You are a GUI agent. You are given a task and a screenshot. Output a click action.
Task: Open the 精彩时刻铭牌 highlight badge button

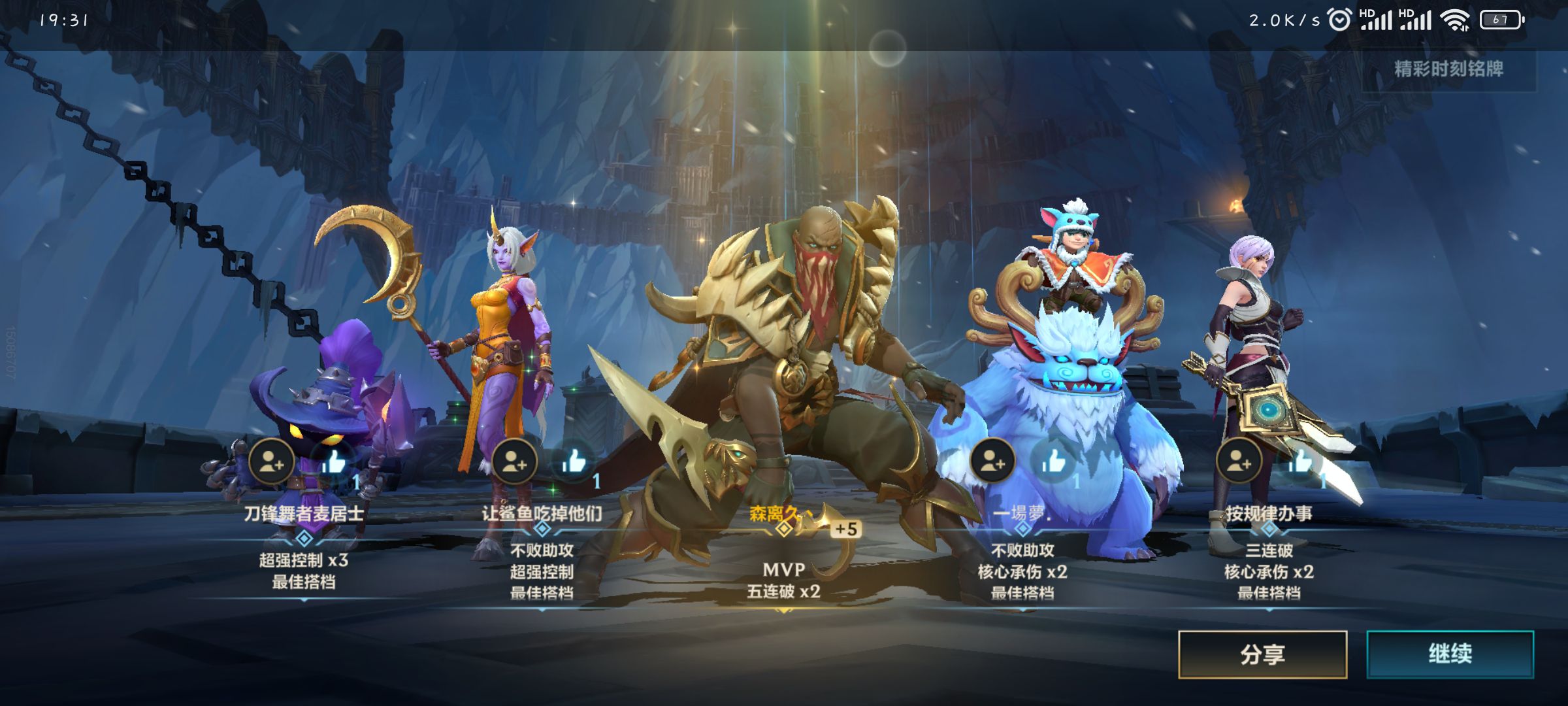tap(1448, 69)
